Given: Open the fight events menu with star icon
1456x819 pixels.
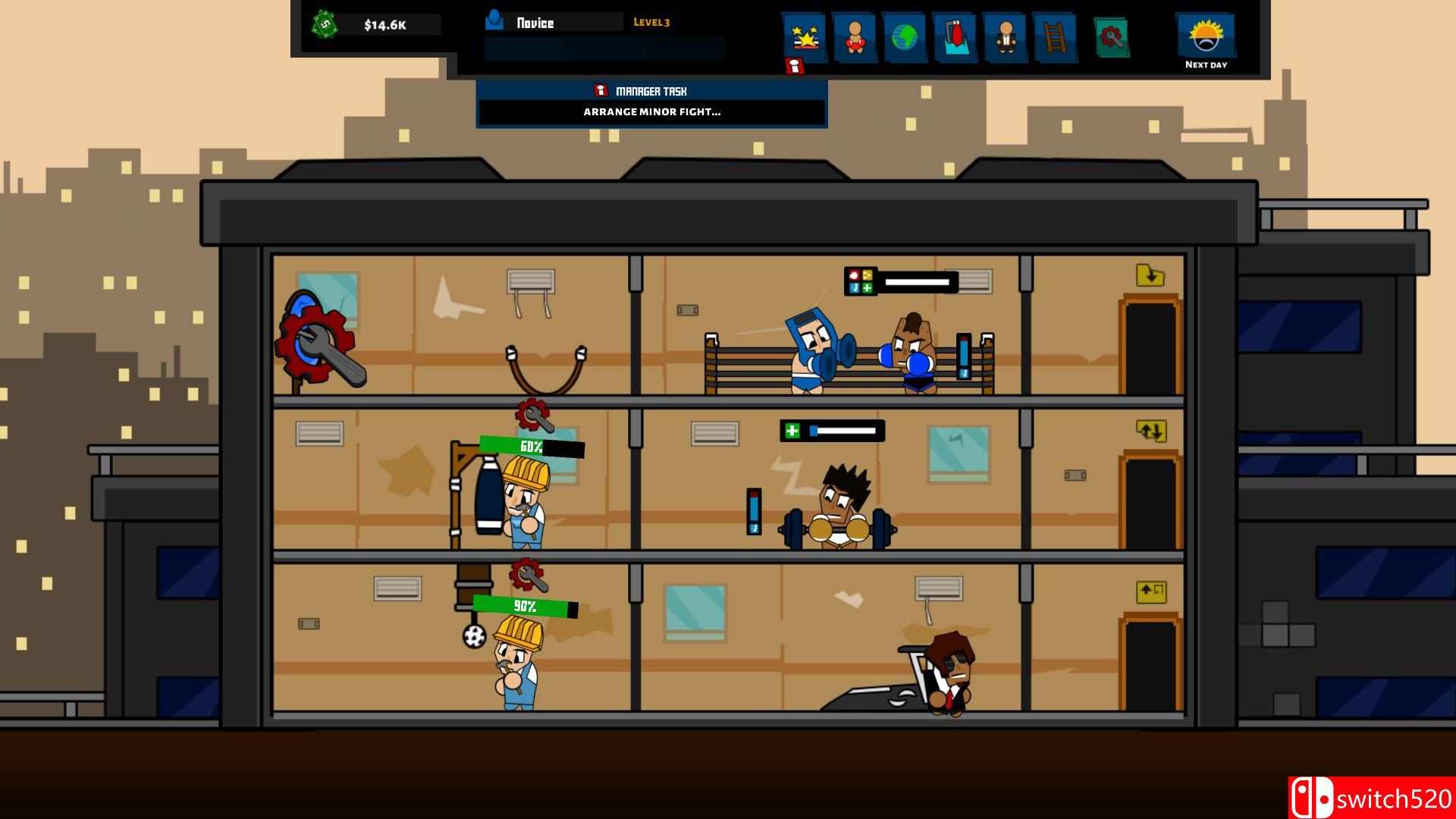Looking at the screenshot, I should tap(805, 34).
